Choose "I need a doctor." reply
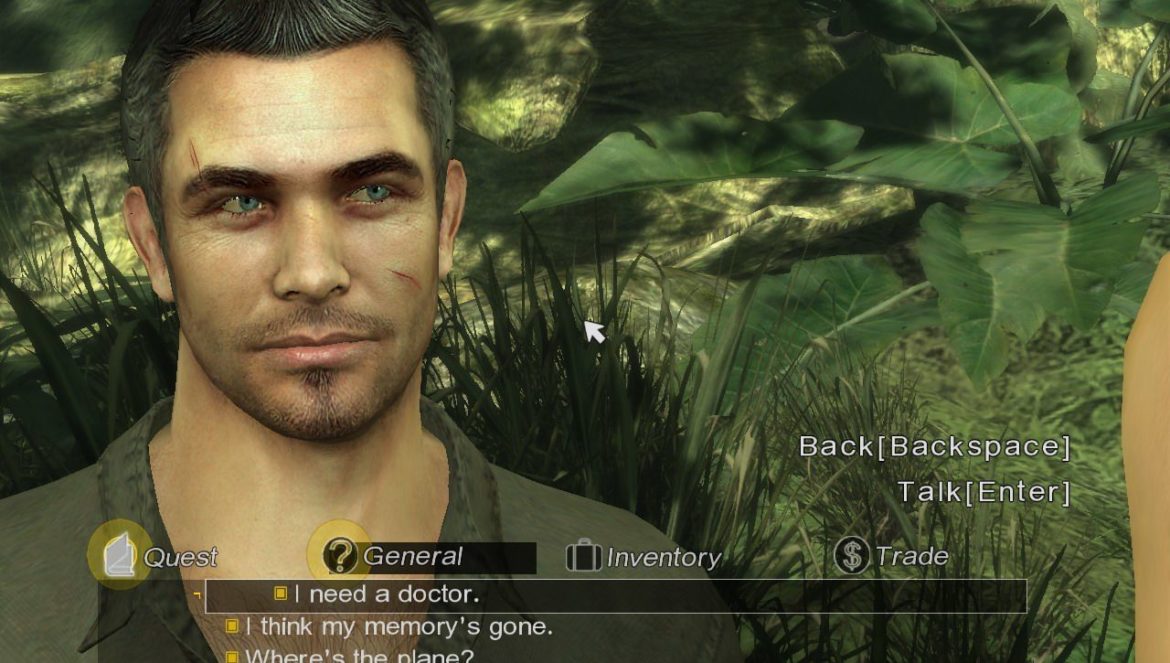The width and height of the screenshot is (1170, 663). [x=387, y=595]
